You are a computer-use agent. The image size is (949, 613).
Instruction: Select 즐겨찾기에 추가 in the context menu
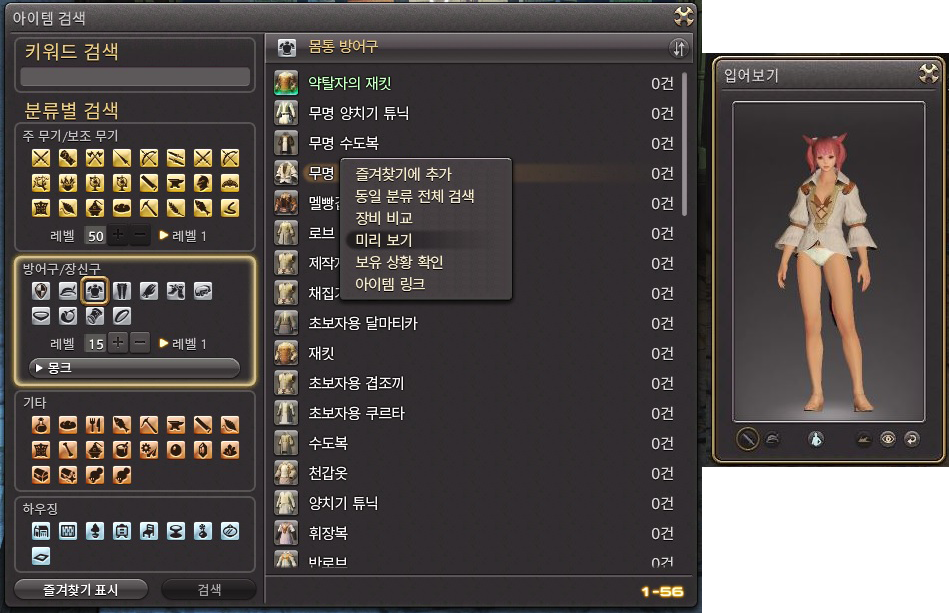click(x=403, y=174)
